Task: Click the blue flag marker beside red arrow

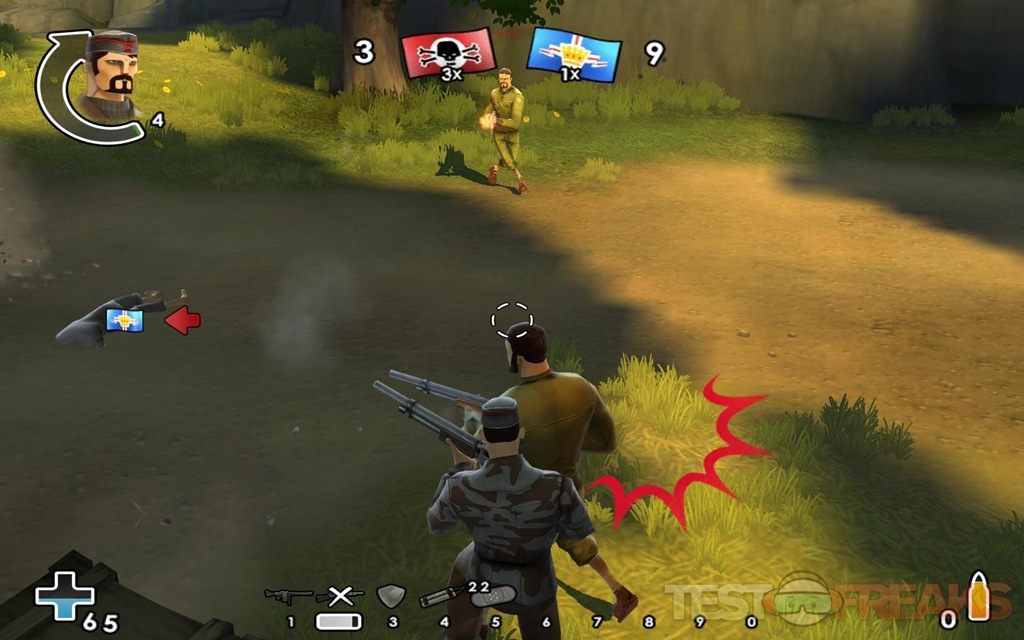Action: pyautogui.click(x=125, y=320)
